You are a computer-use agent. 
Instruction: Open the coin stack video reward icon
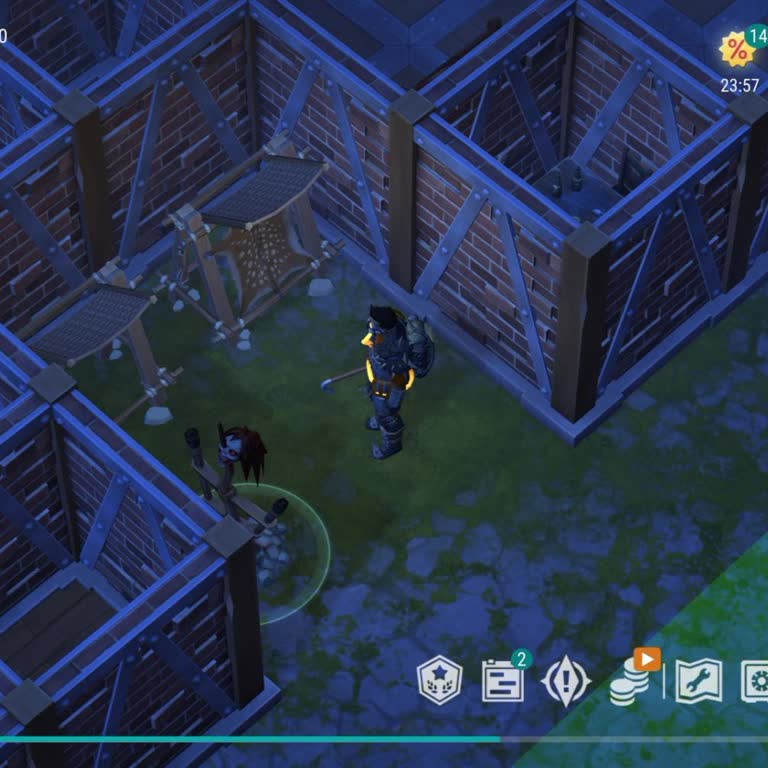click(629, 680)
